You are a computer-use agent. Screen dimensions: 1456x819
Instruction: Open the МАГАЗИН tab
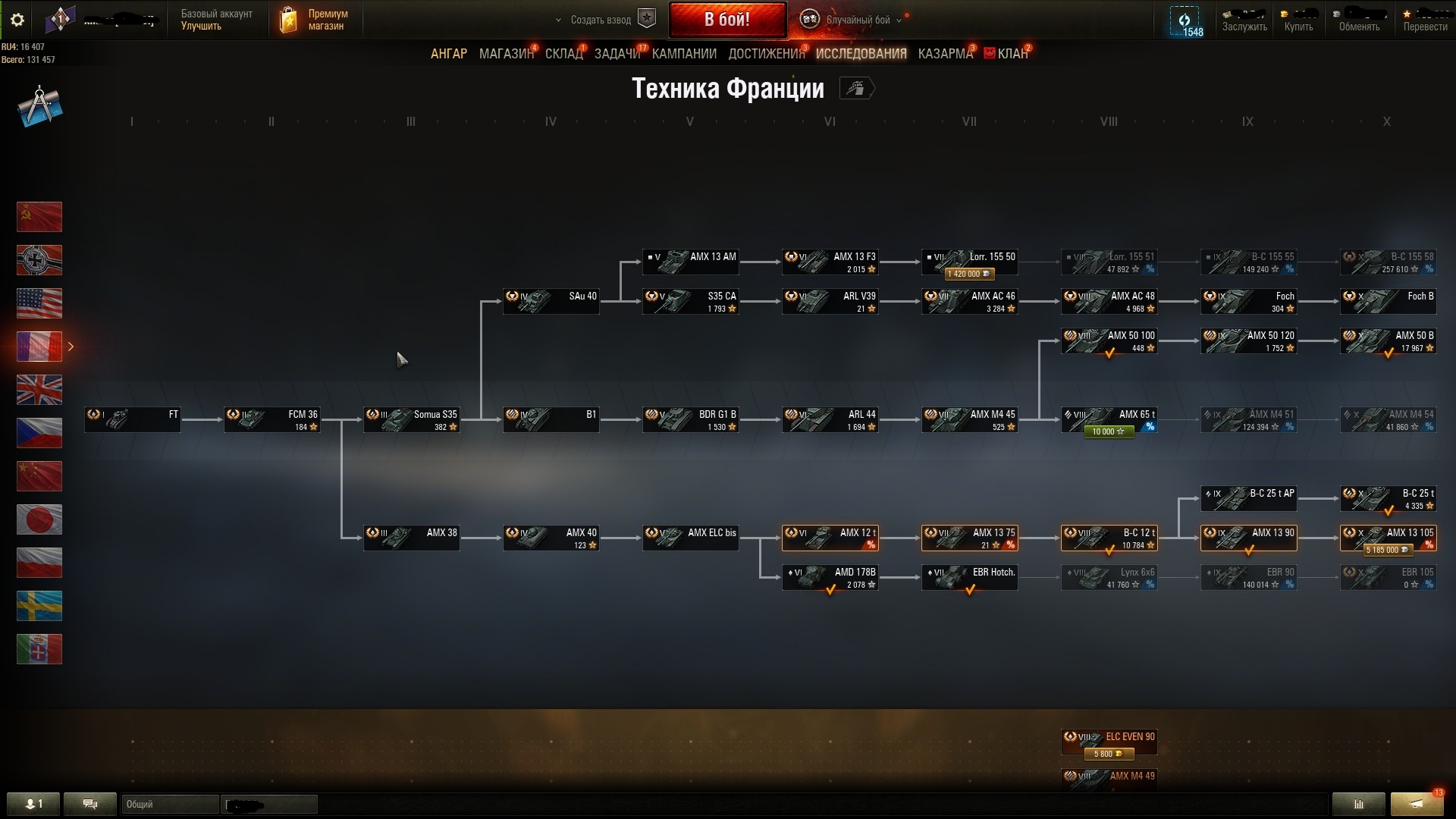pos(506,54)
